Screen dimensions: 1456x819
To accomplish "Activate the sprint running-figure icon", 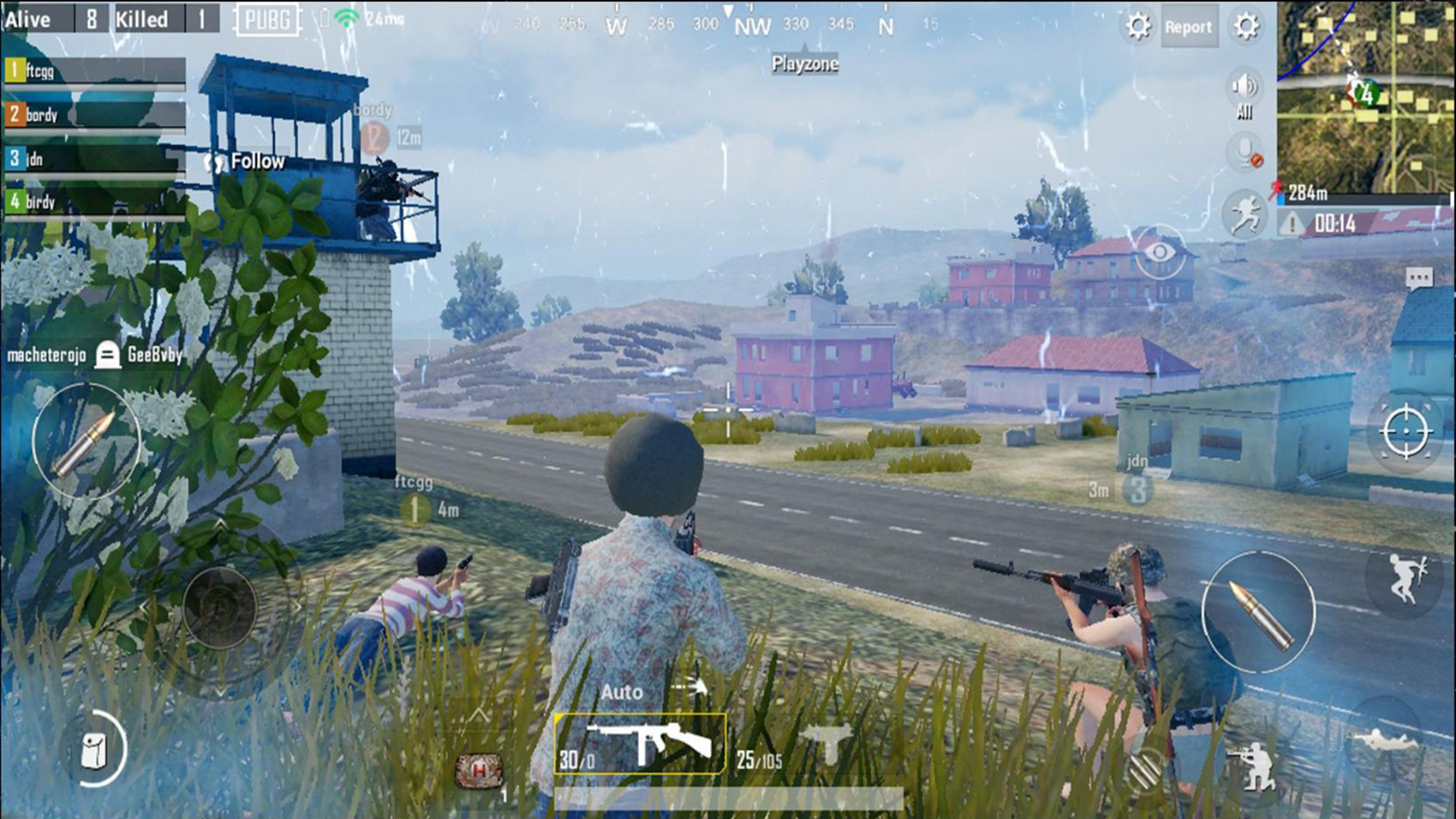I will (x=1245, y=214).
